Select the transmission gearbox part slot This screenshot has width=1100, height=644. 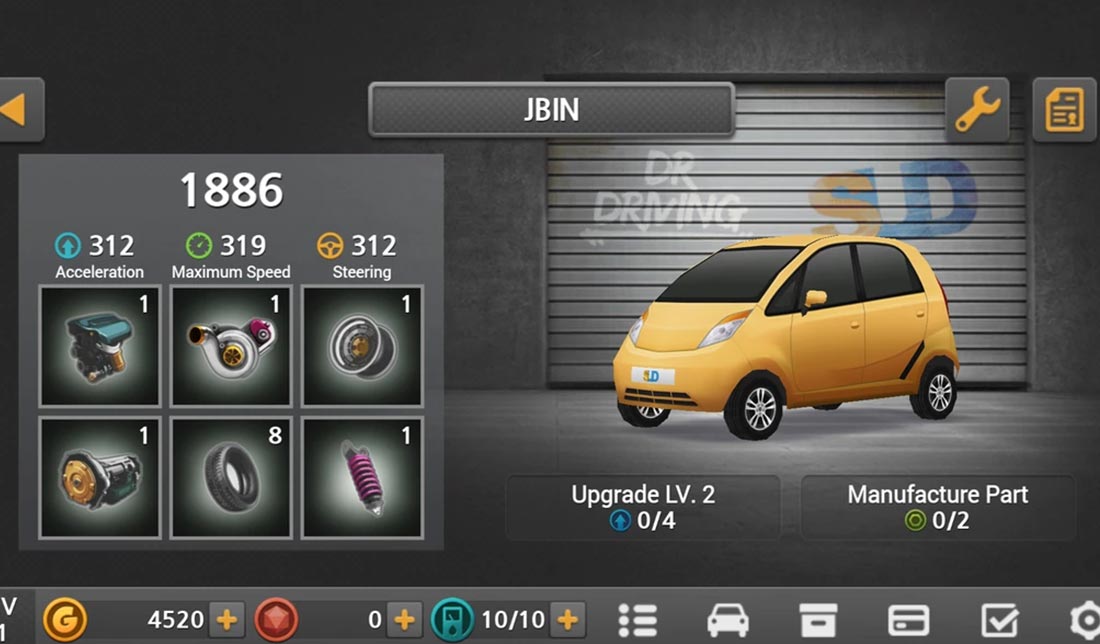100,478
